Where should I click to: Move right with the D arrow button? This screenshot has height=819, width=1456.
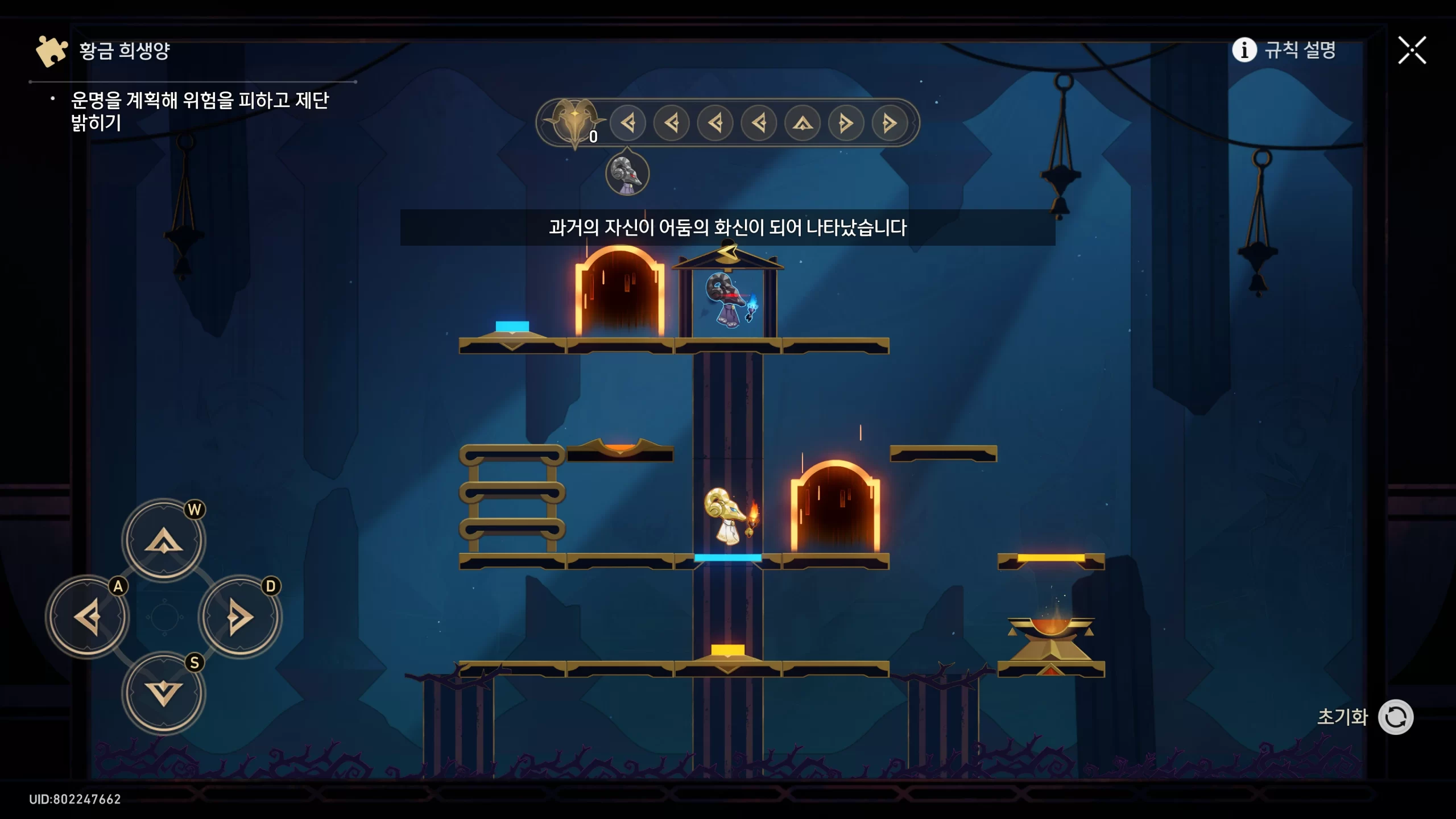tap(240, 617)
